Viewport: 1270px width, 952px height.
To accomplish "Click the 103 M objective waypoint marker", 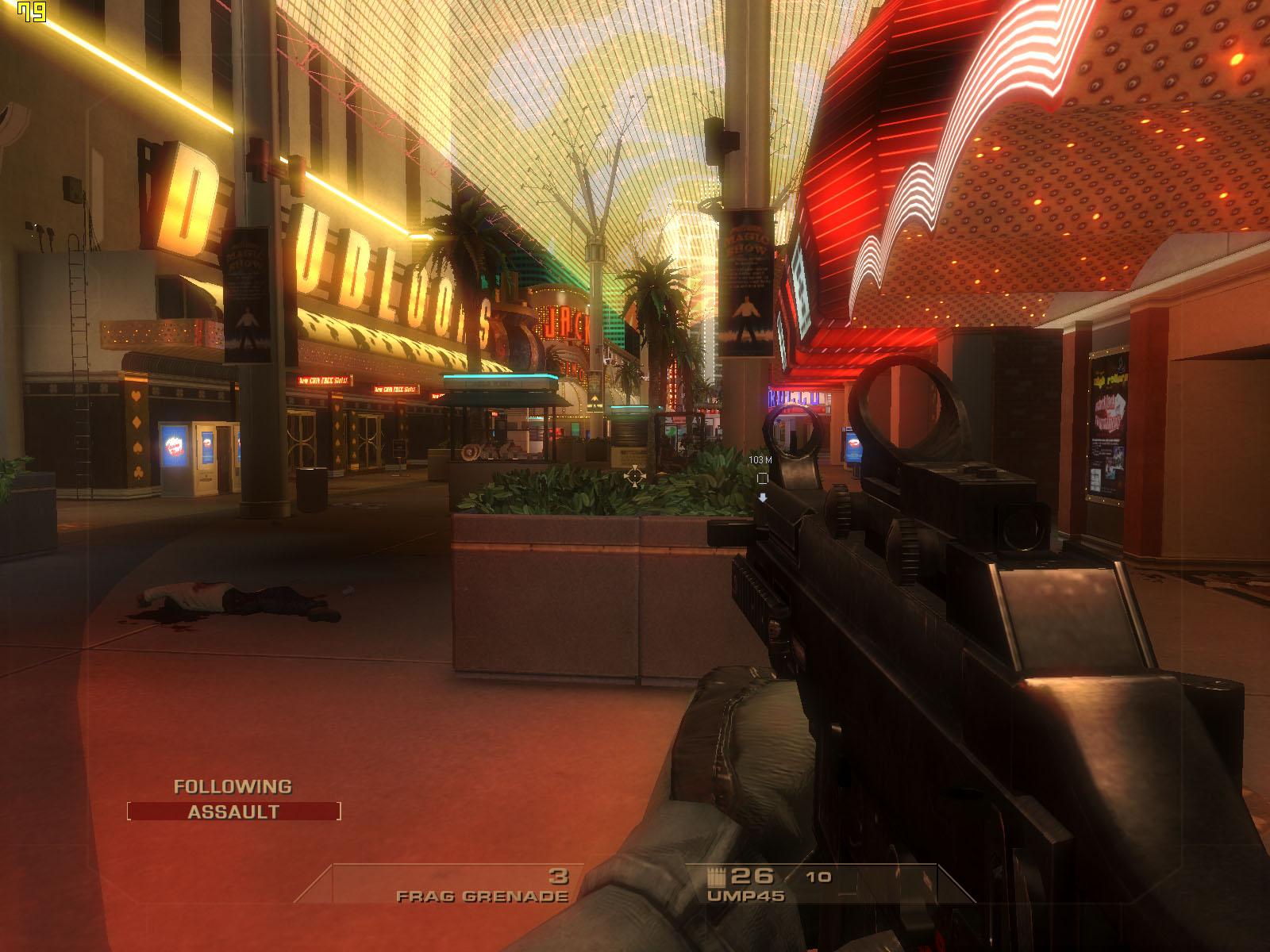I will [762, 478].
